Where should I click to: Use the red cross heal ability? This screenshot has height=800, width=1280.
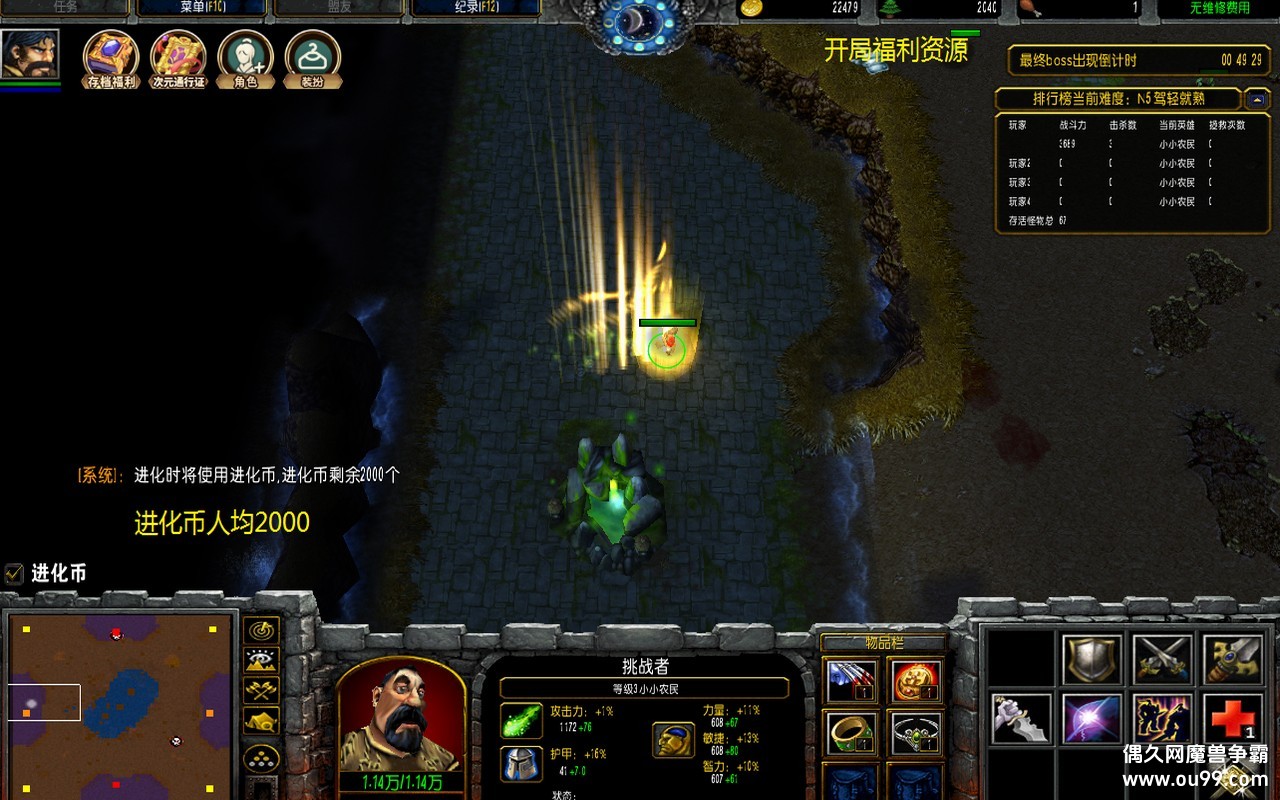(x=1232, y=720)
